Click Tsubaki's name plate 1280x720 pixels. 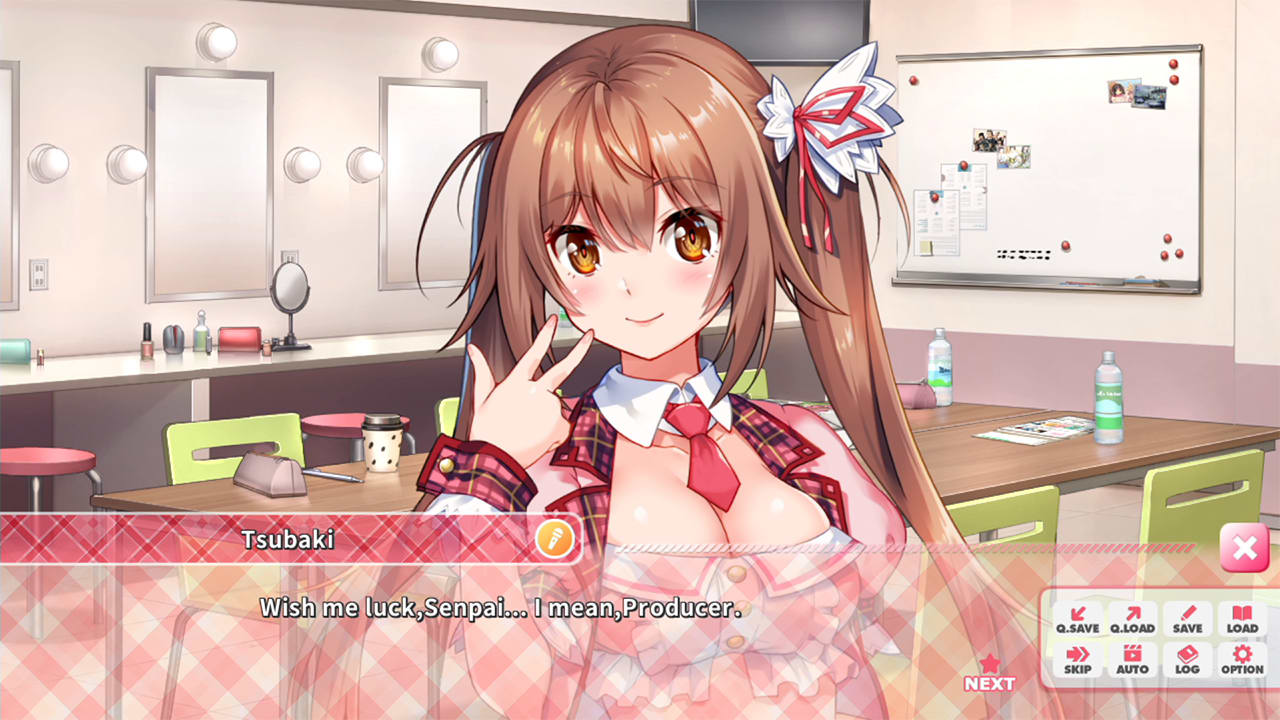point(290,537)
